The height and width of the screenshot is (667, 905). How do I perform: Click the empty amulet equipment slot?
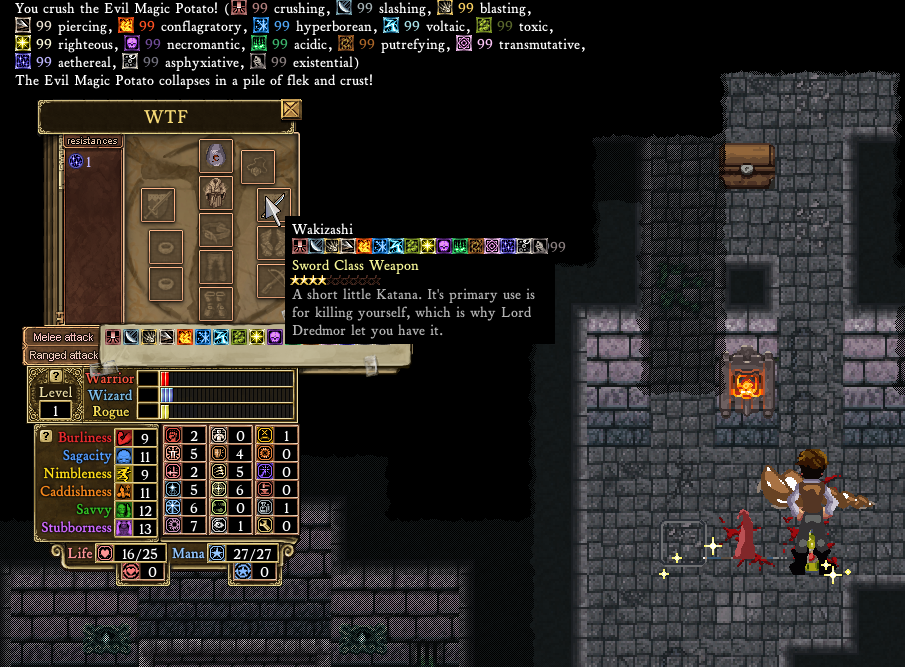click(x=258, y=166)
